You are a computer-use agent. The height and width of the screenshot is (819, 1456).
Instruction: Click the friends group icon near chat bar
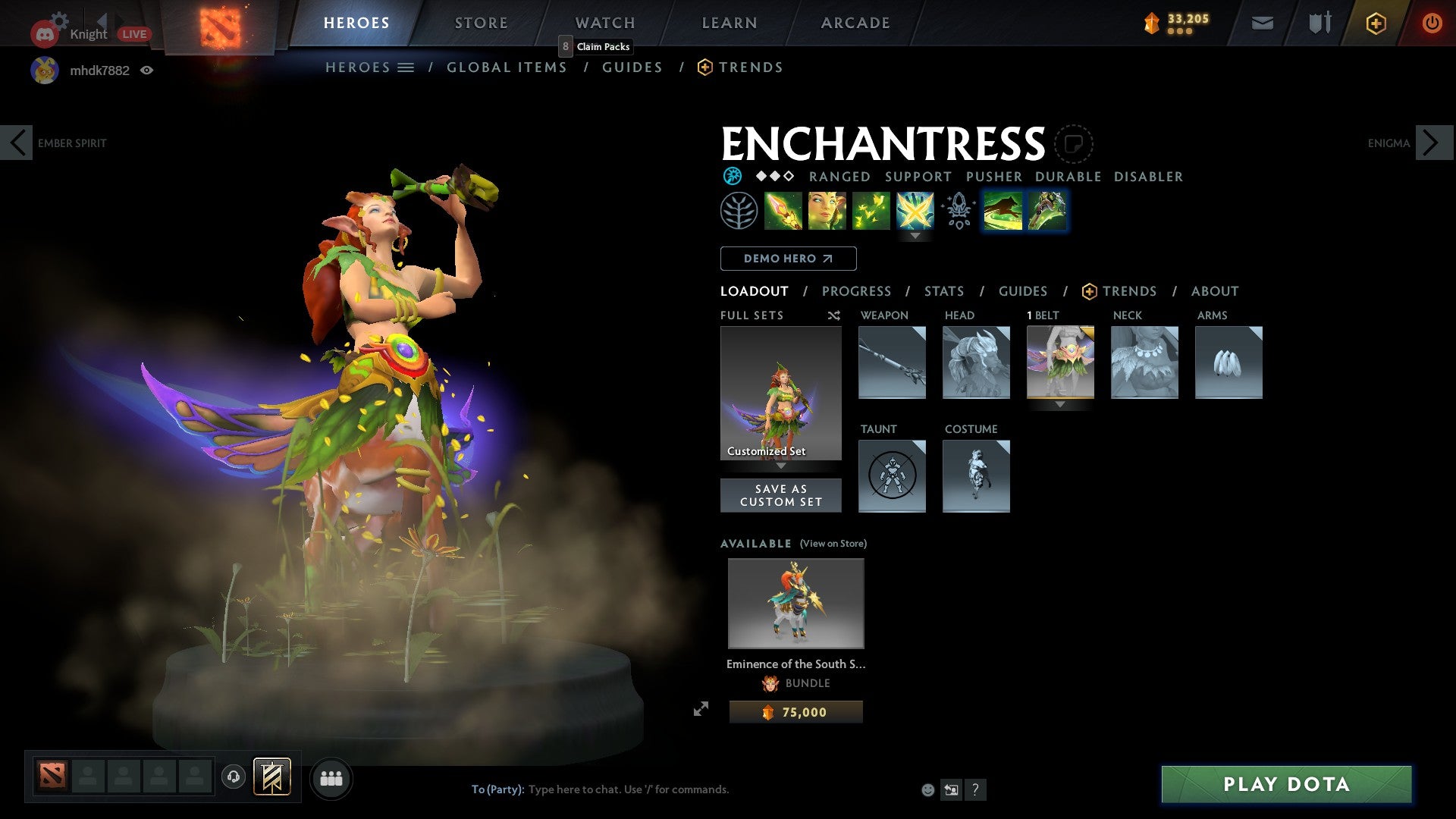331,778
